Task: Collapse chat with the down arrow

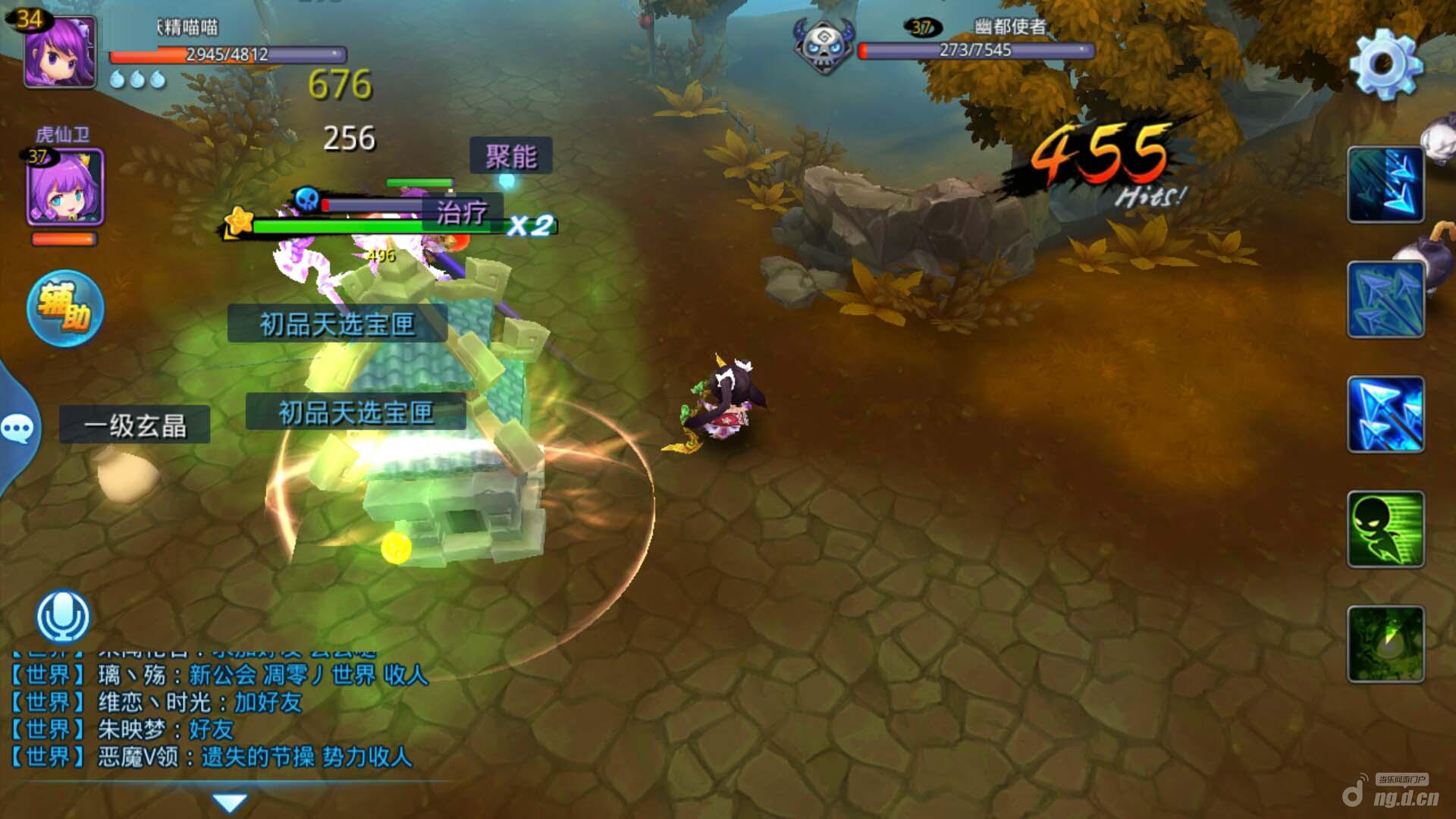Action: [x=230, y=802]
